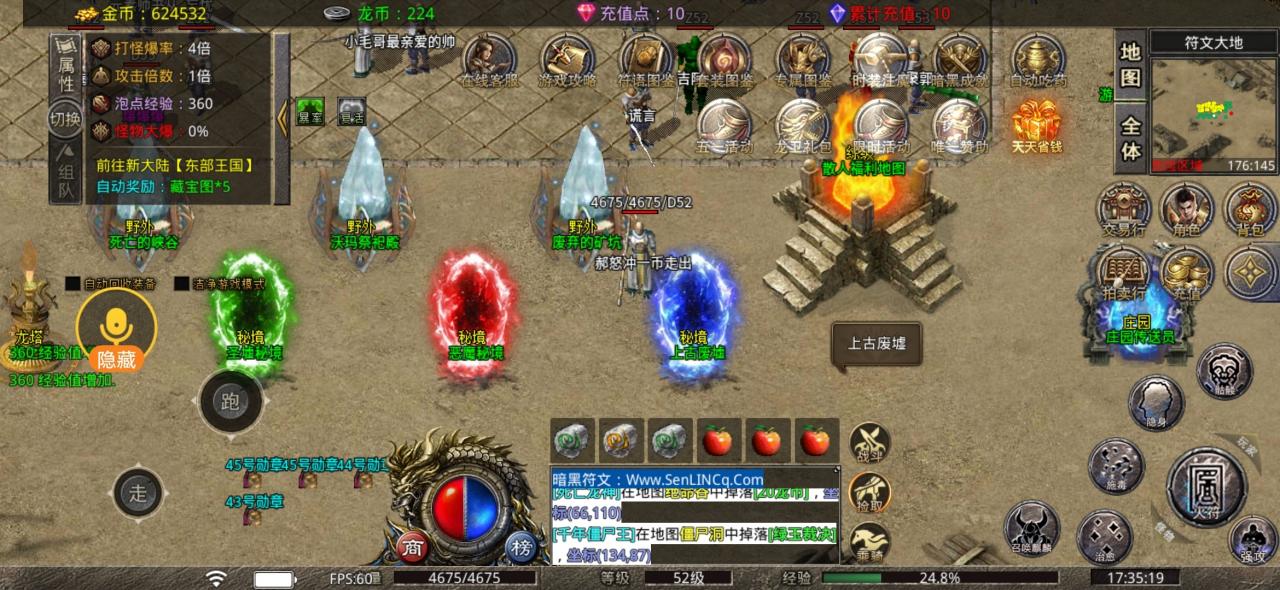The height and width of the screenshot is (590, 1280).
Task: Open the 商 shop button by the orb
Action: pos(412,547)
